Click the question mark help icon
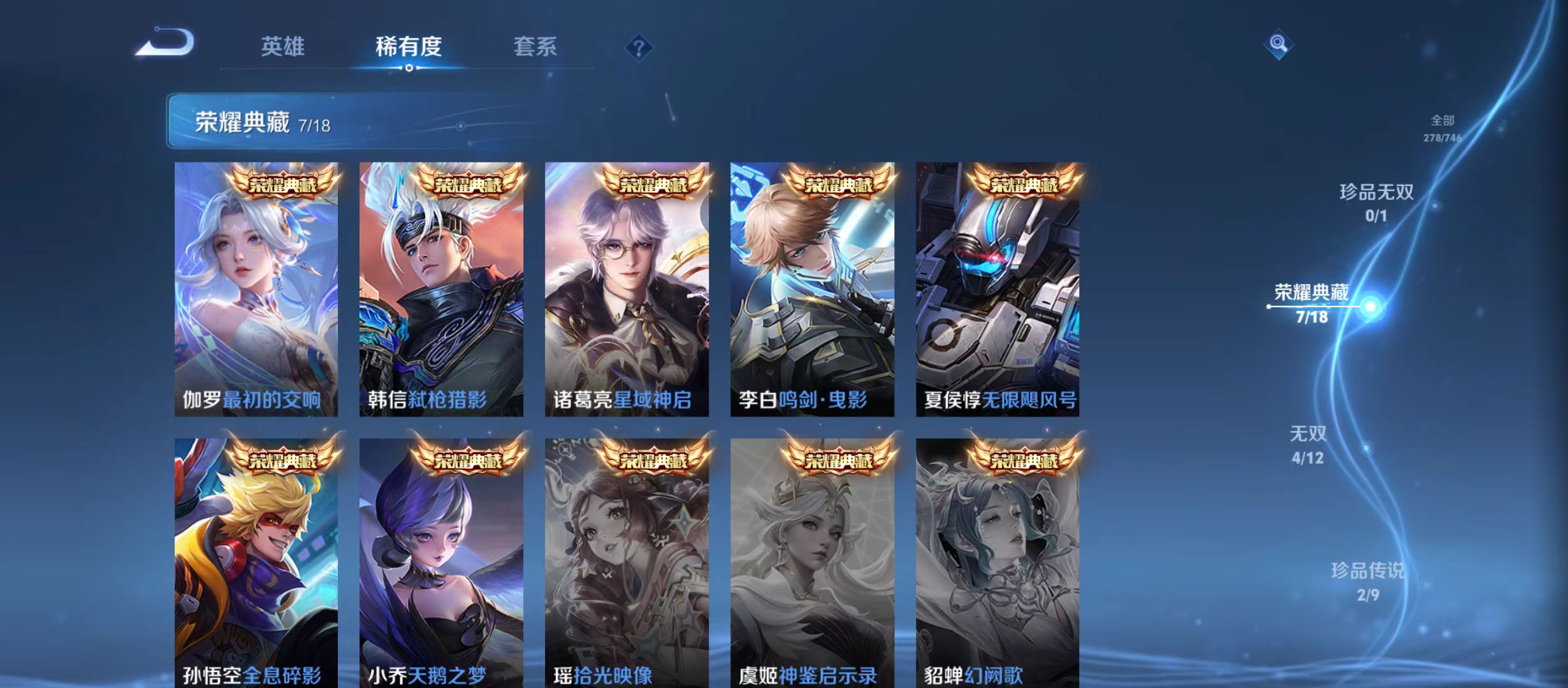Screen dimensions: 1568x688 [639, 48]
